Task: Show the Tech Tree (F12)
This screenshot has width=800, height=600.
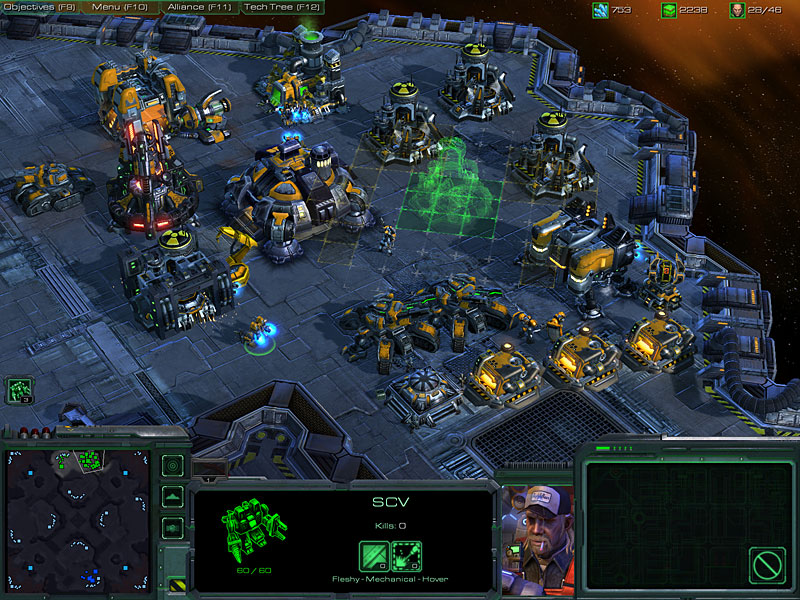Action: [283, 7]
